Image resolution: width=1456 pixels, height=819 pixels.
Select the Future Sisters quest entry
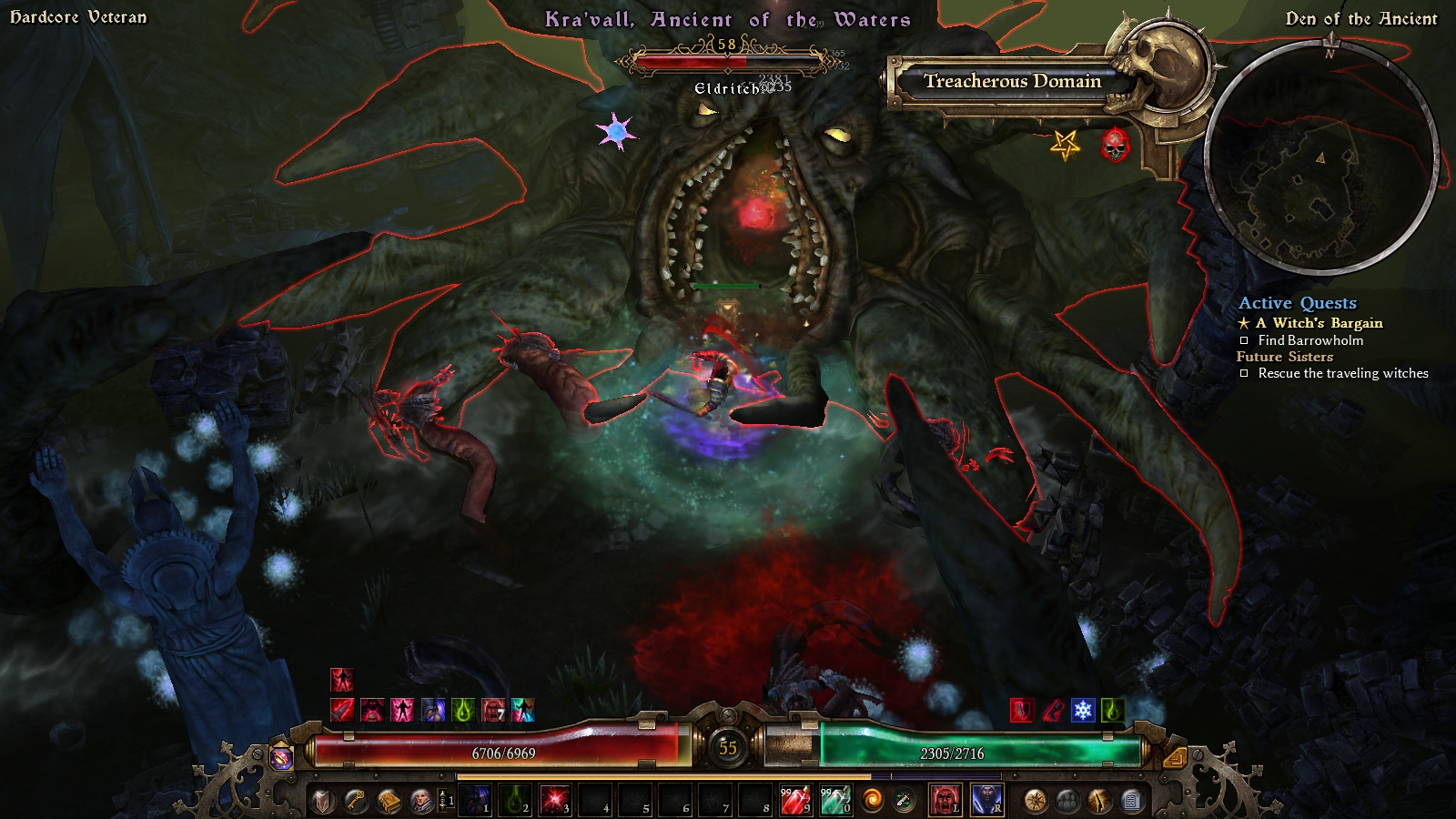(x=1284, y=357)
